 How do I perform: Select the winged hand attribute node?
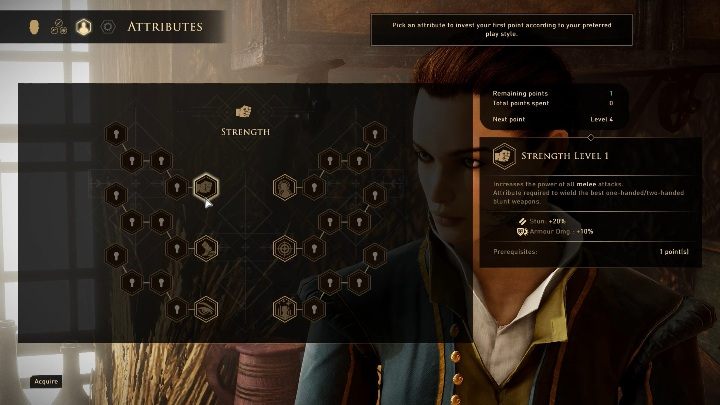point(205,245)
